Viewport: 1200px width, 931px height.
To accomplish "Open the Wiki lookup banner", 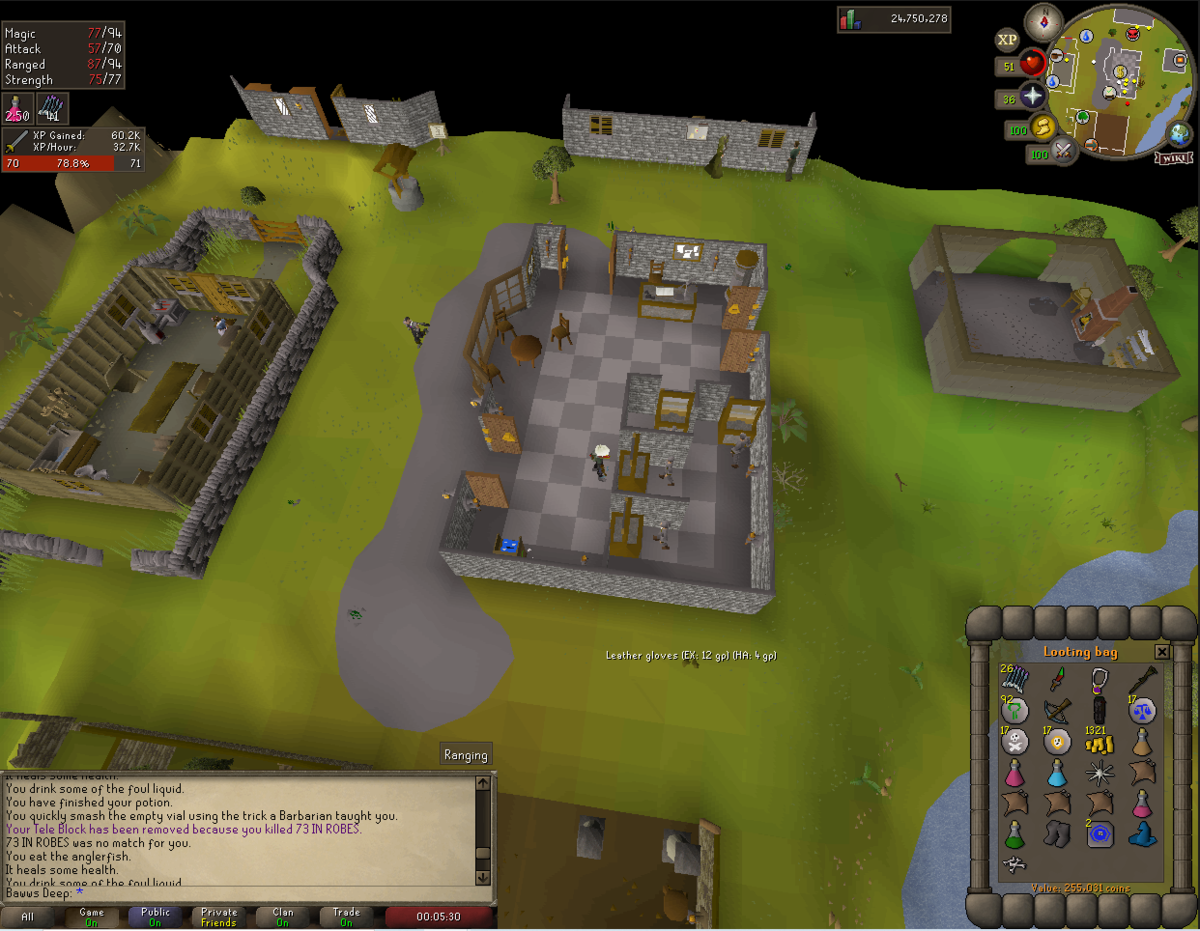I will pyautogui.click(x=1172, y=158).
